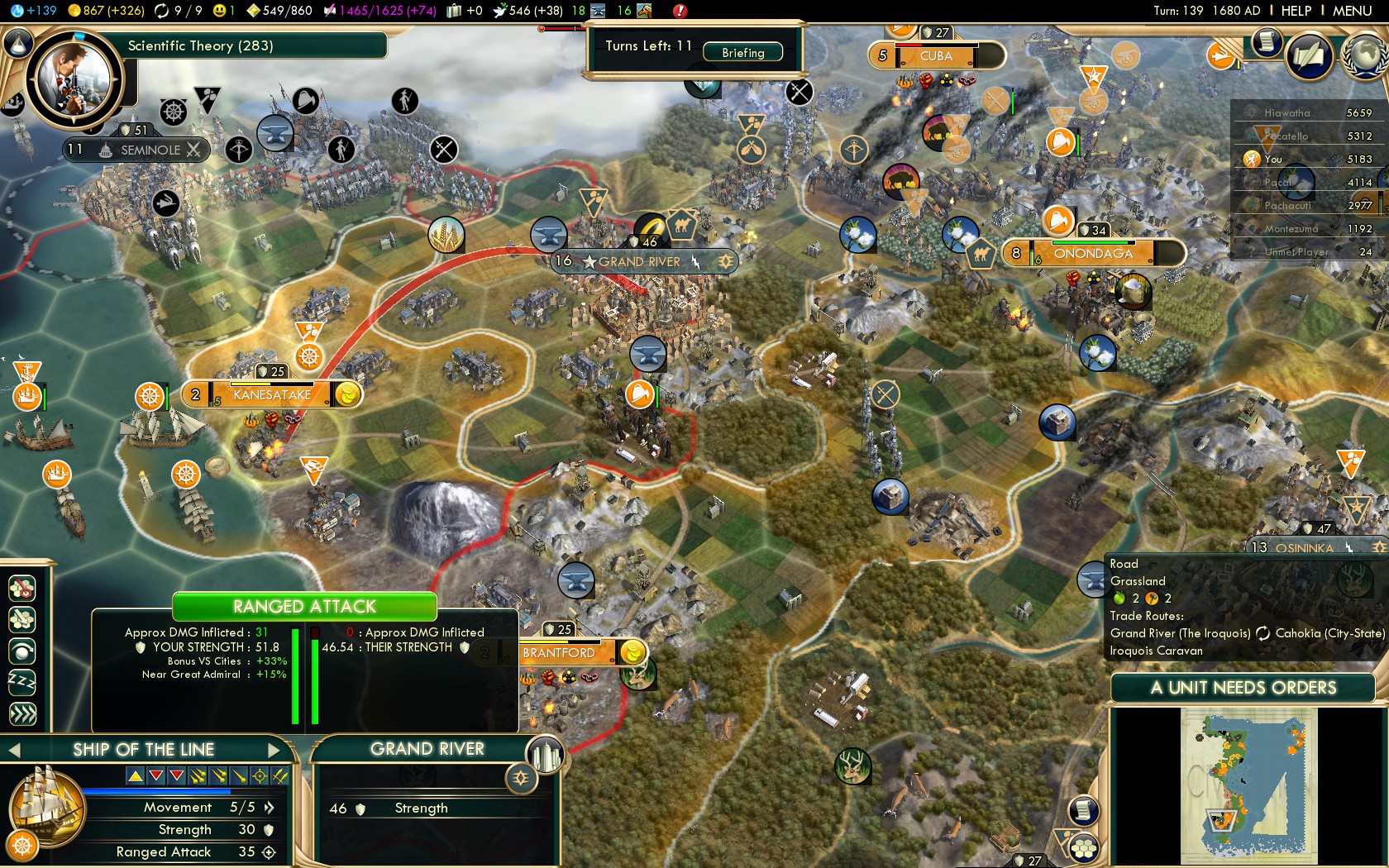This screenshot has width=1389, height=868.
Task: Click the Briefing button
Action: coord(743,52)
